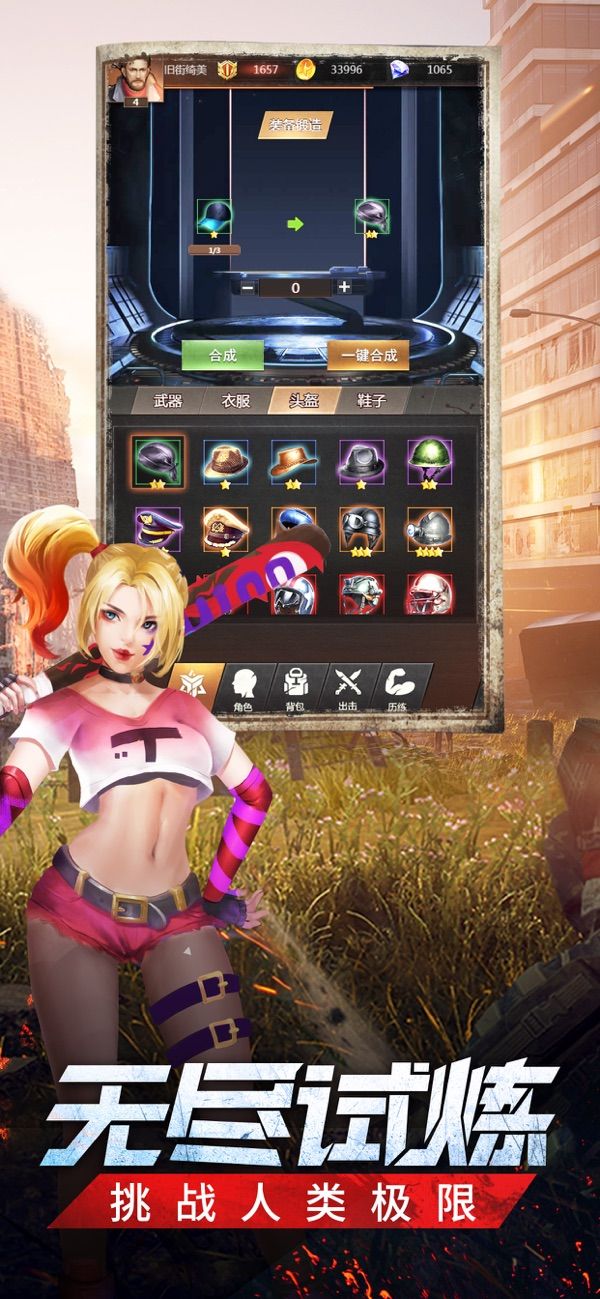Select the 头盔 helmet tab
Viewport: 600px width, 1299px height.
click(304, 402)
